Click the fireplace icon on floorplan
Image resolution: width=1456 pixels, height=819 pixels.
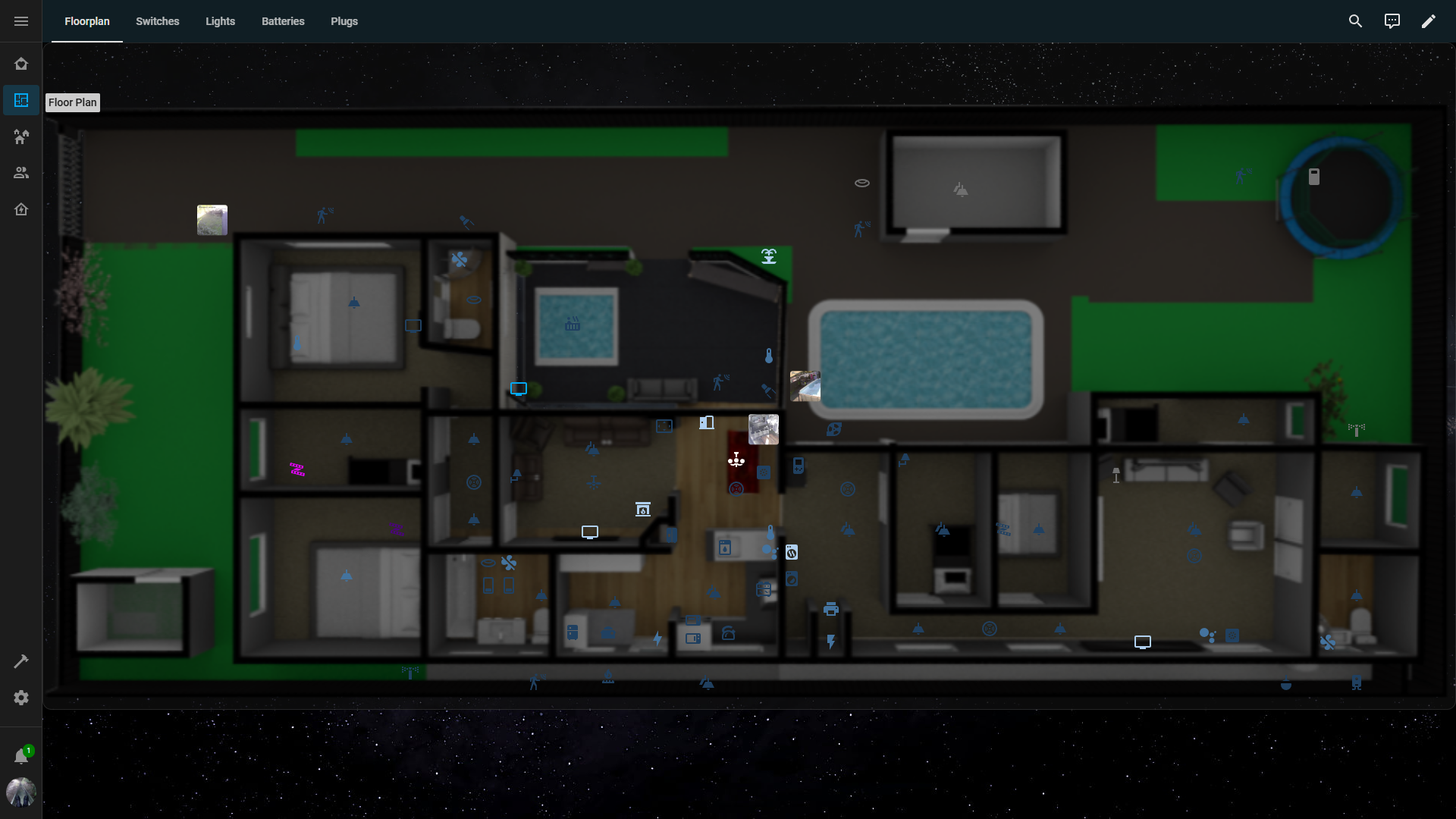(643, 509)
